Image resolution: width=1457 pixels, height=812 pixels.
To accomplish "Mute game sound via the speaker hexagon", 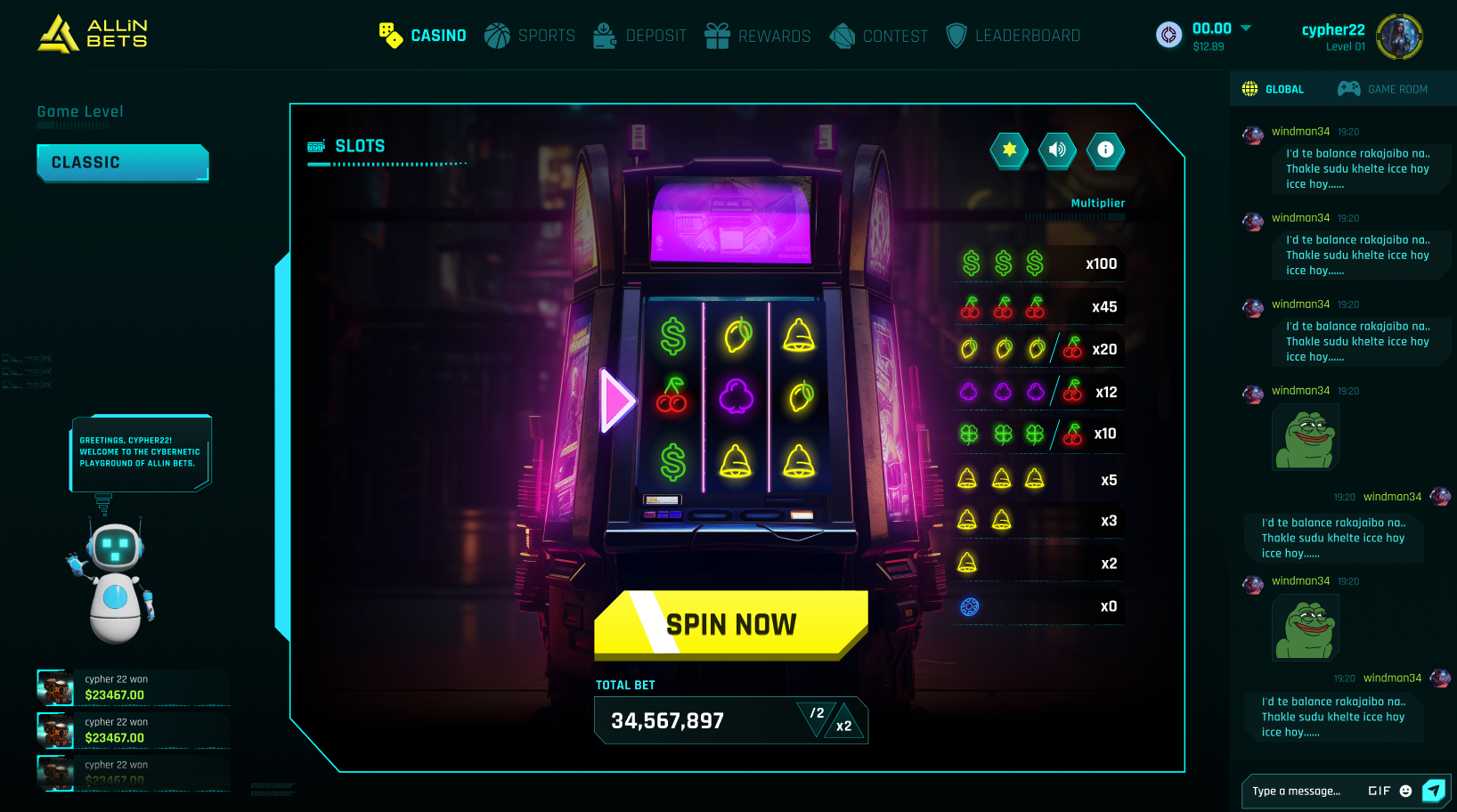I will (1057, 150).
